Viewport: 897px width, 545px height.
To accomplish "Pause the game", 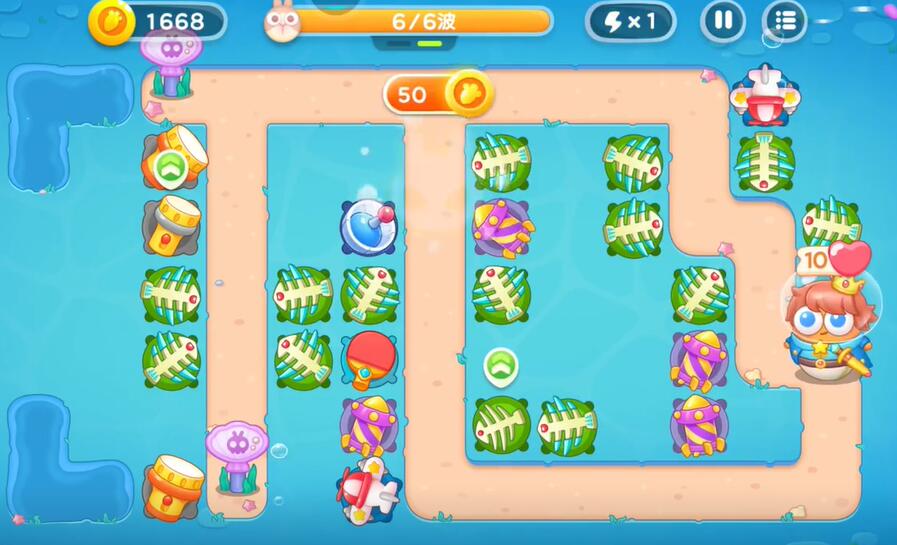I will (x=722, y=21).
